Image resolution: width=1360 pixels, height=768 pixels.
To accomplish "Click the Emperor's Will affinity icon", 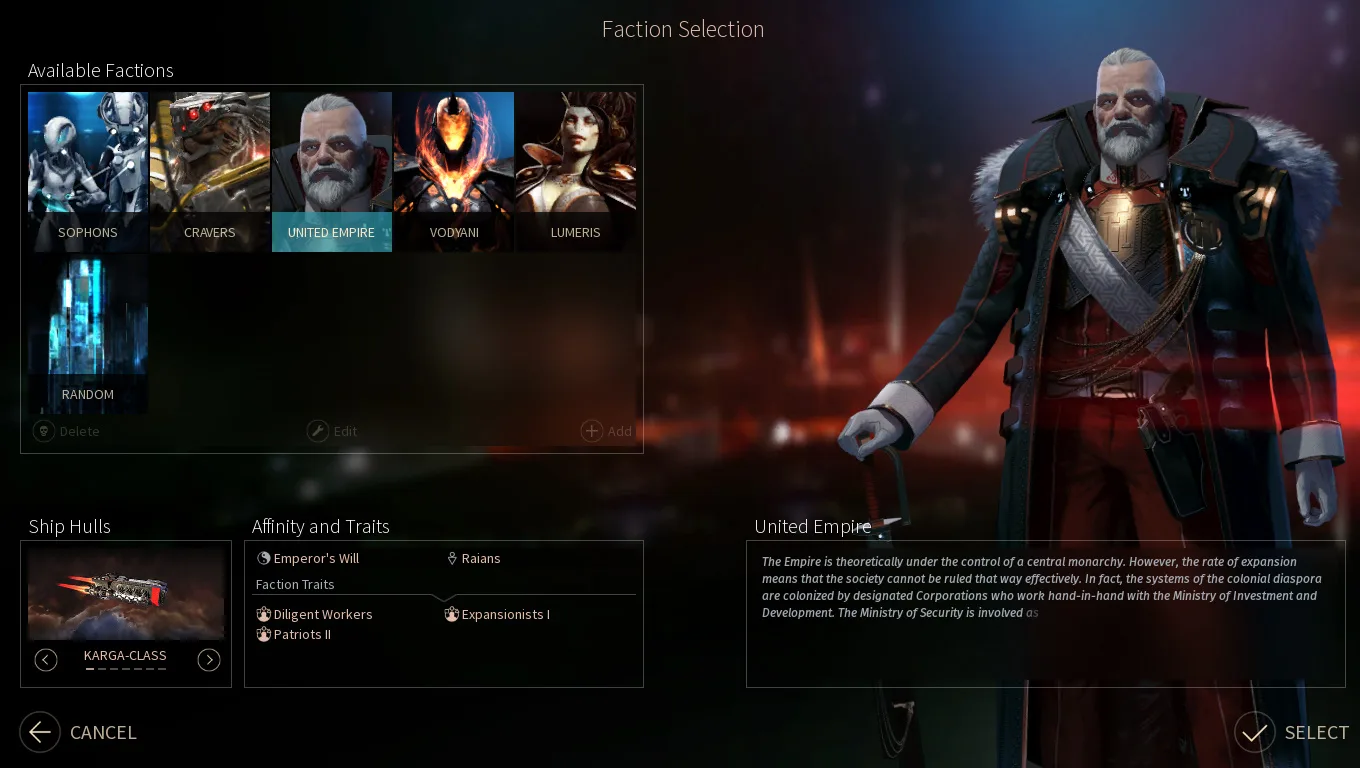I will (x=263, y=558).
